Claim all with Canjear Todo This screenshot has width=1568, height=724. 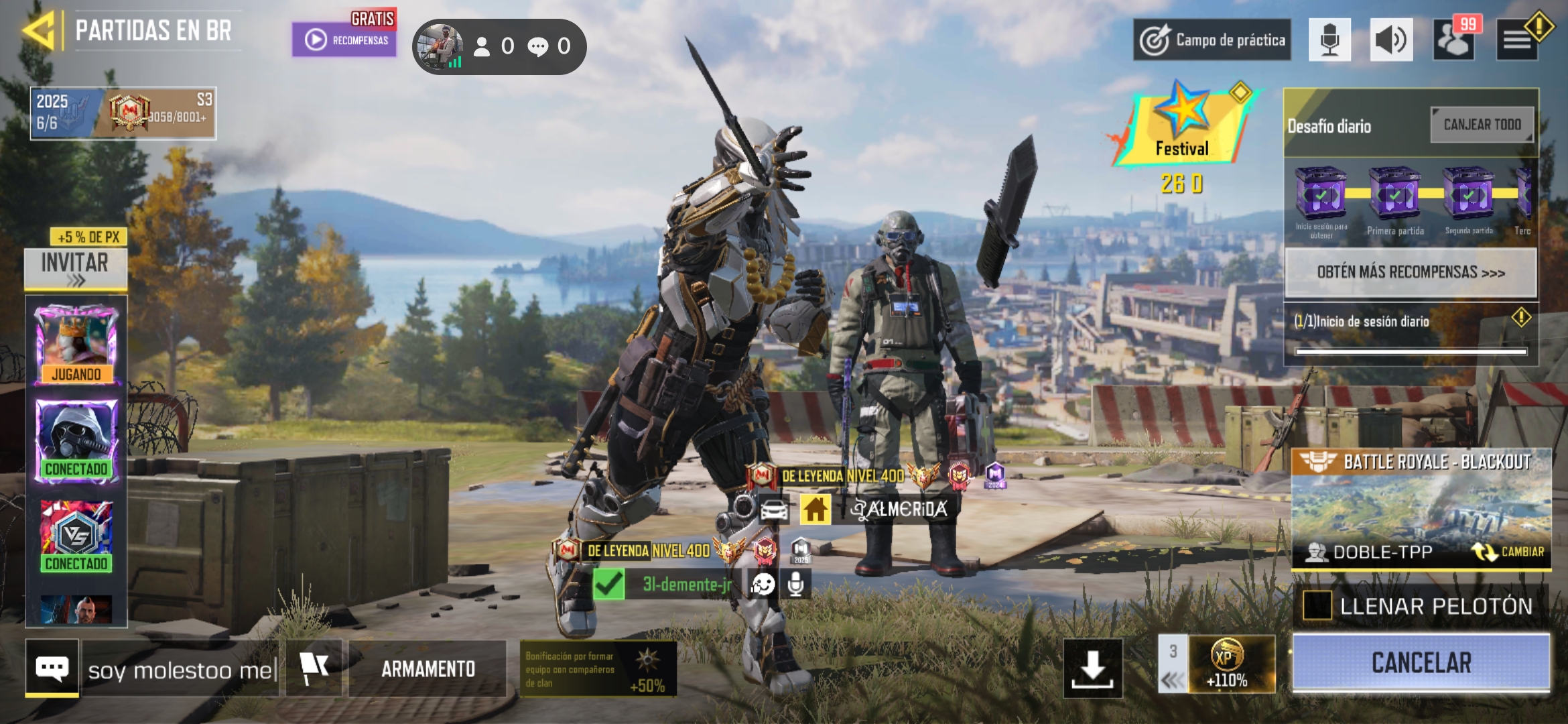[1482, 125]
